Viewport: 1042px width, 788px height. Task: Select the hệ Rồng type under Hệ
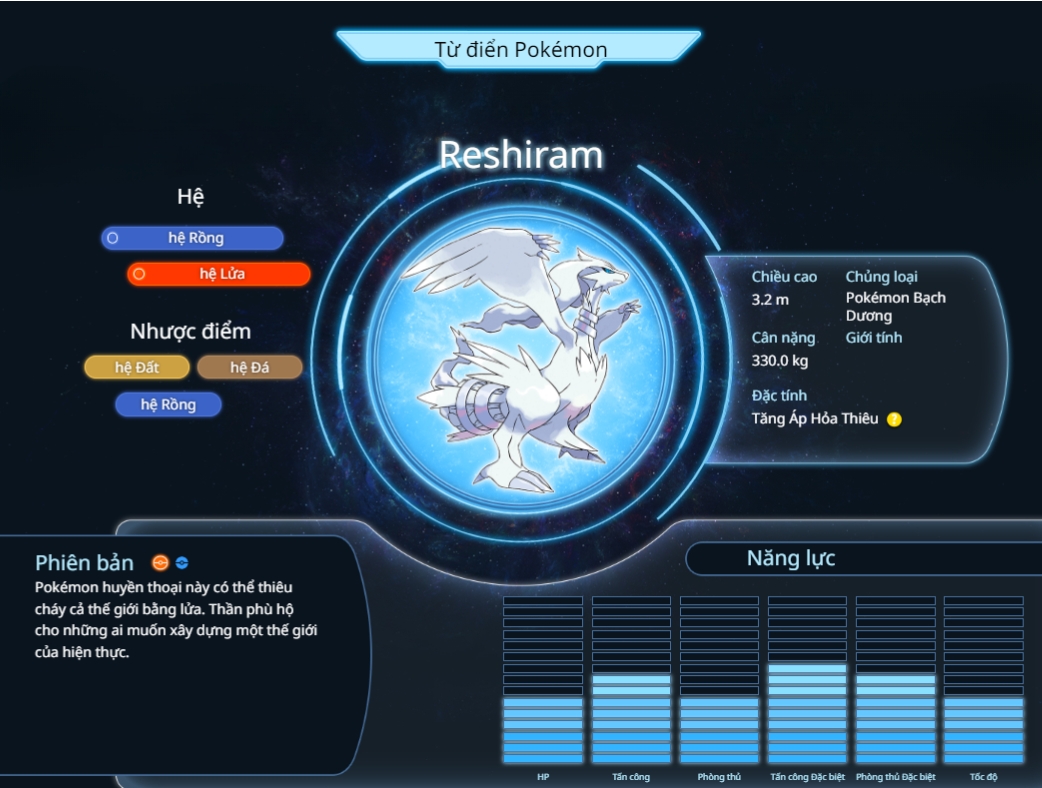click(x=192, y=238)
